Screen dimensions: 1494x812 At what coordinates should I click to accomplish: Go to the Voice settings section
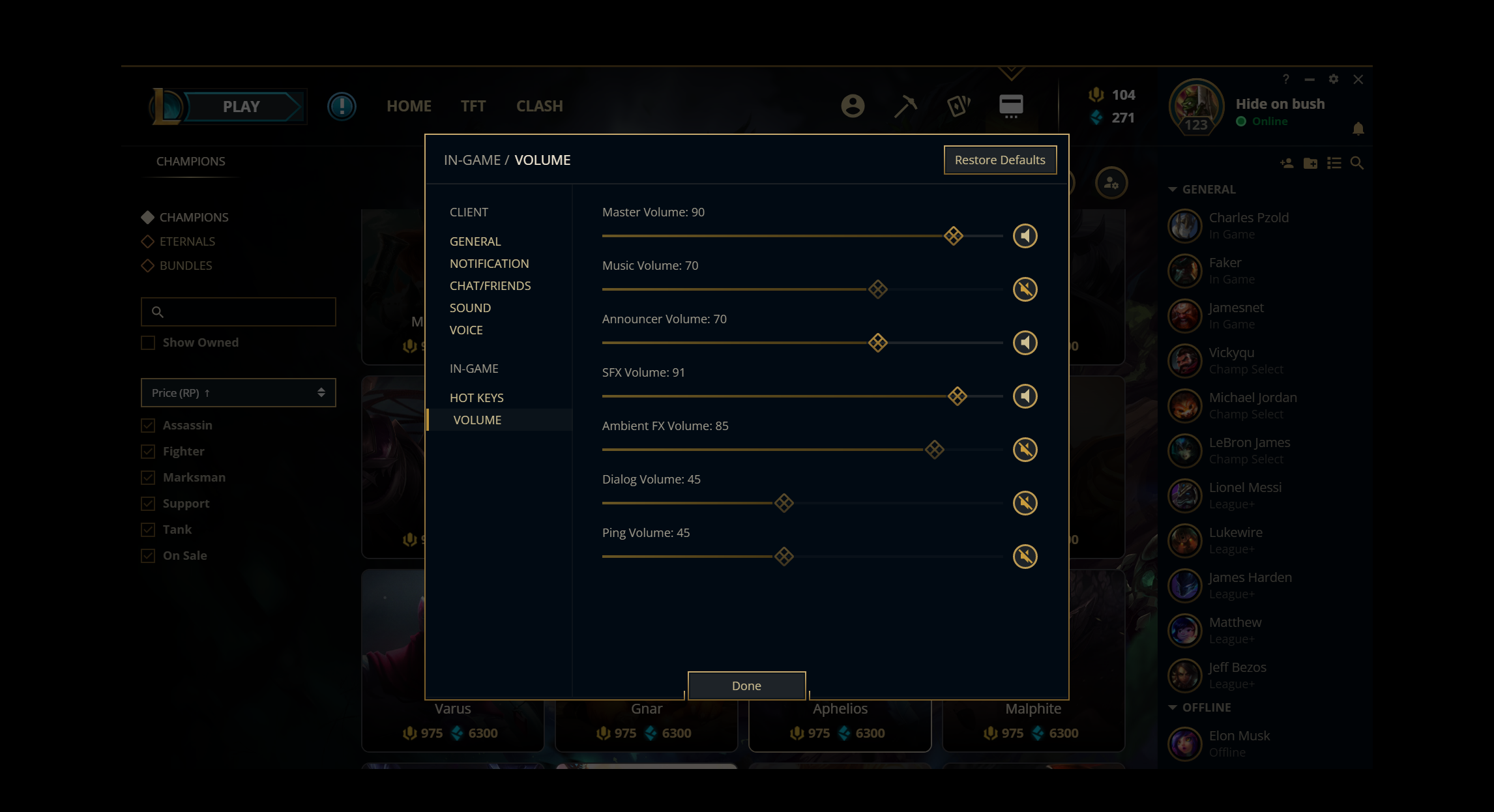click(x=466, y=330)
